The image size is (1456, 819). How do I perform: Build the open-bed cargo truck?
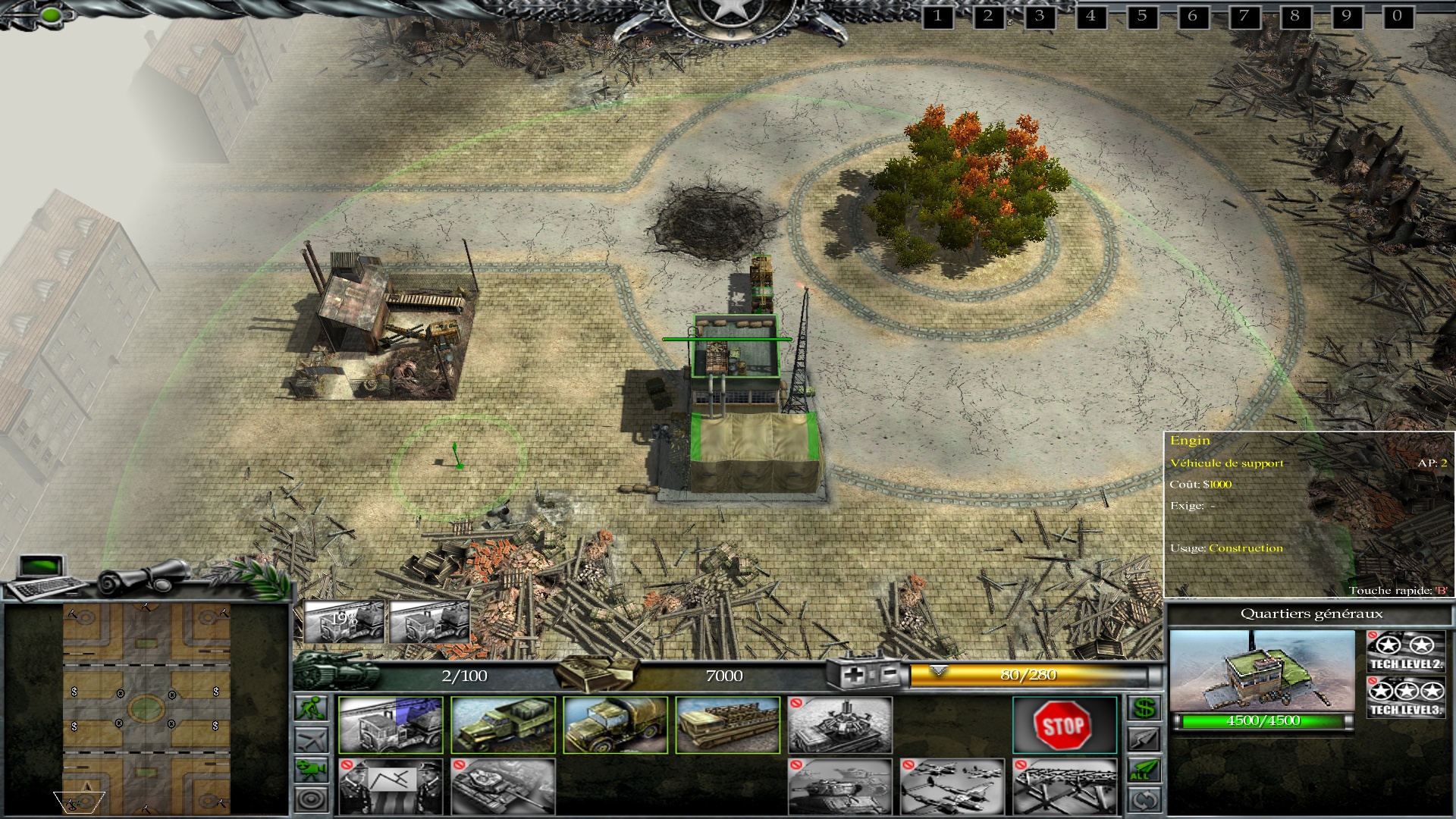[503, 726]
